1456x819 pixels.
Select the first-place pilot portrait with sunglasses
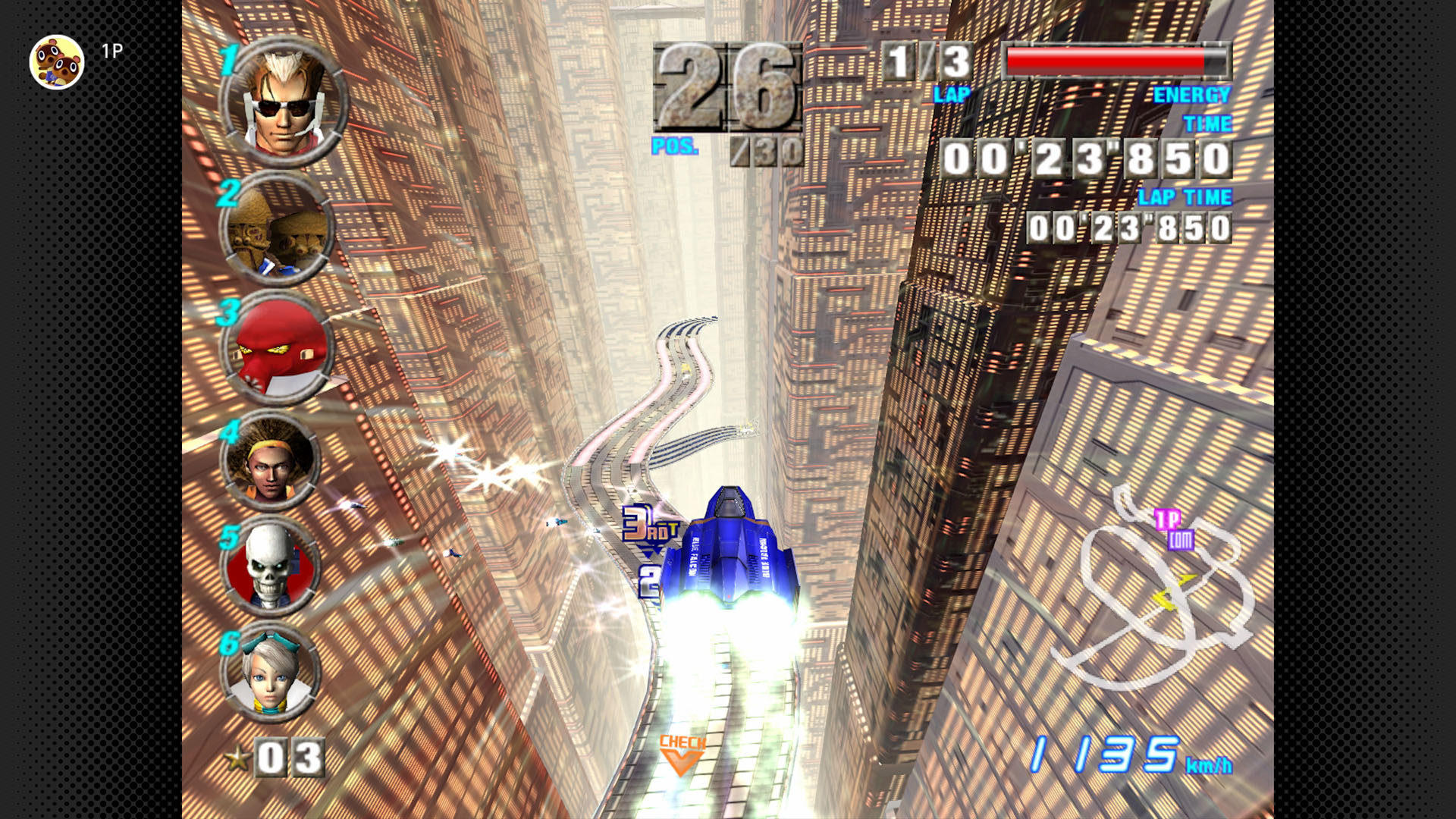click(284, 102)
